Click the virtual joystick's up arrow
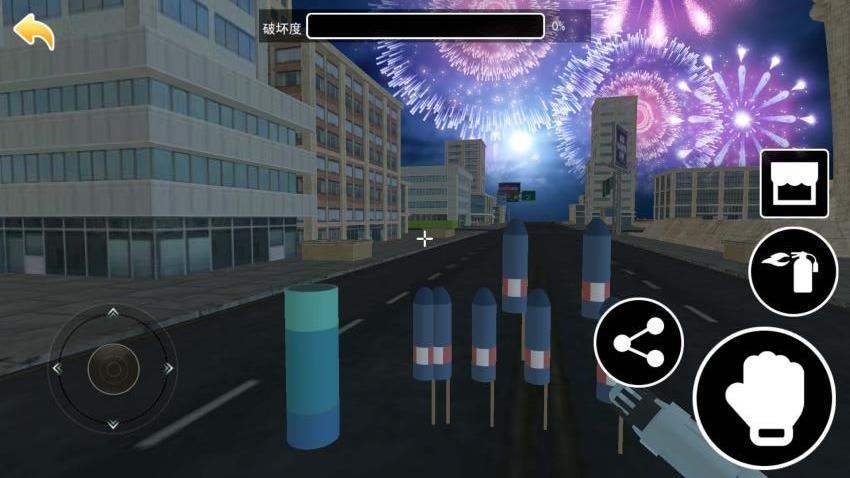Viewport: 850px width, 478px height. [112, 313]
